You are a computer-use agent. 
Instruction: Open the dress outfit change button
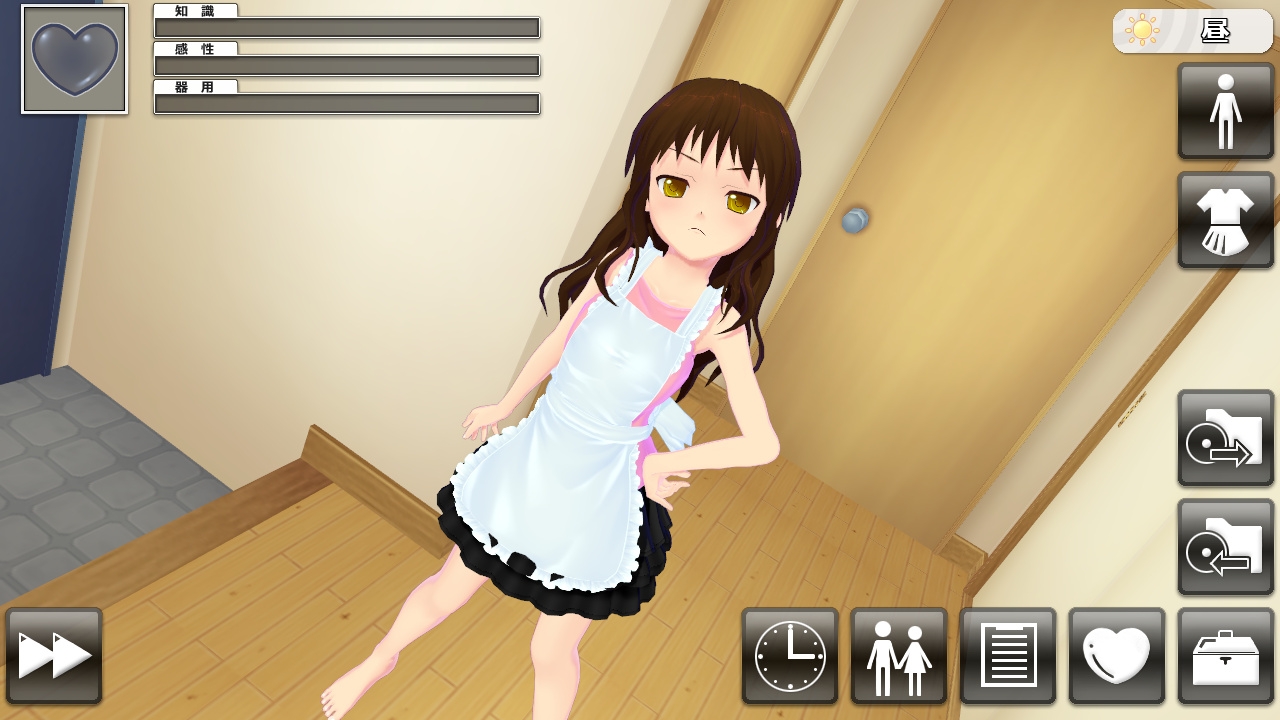(1226, 220)
